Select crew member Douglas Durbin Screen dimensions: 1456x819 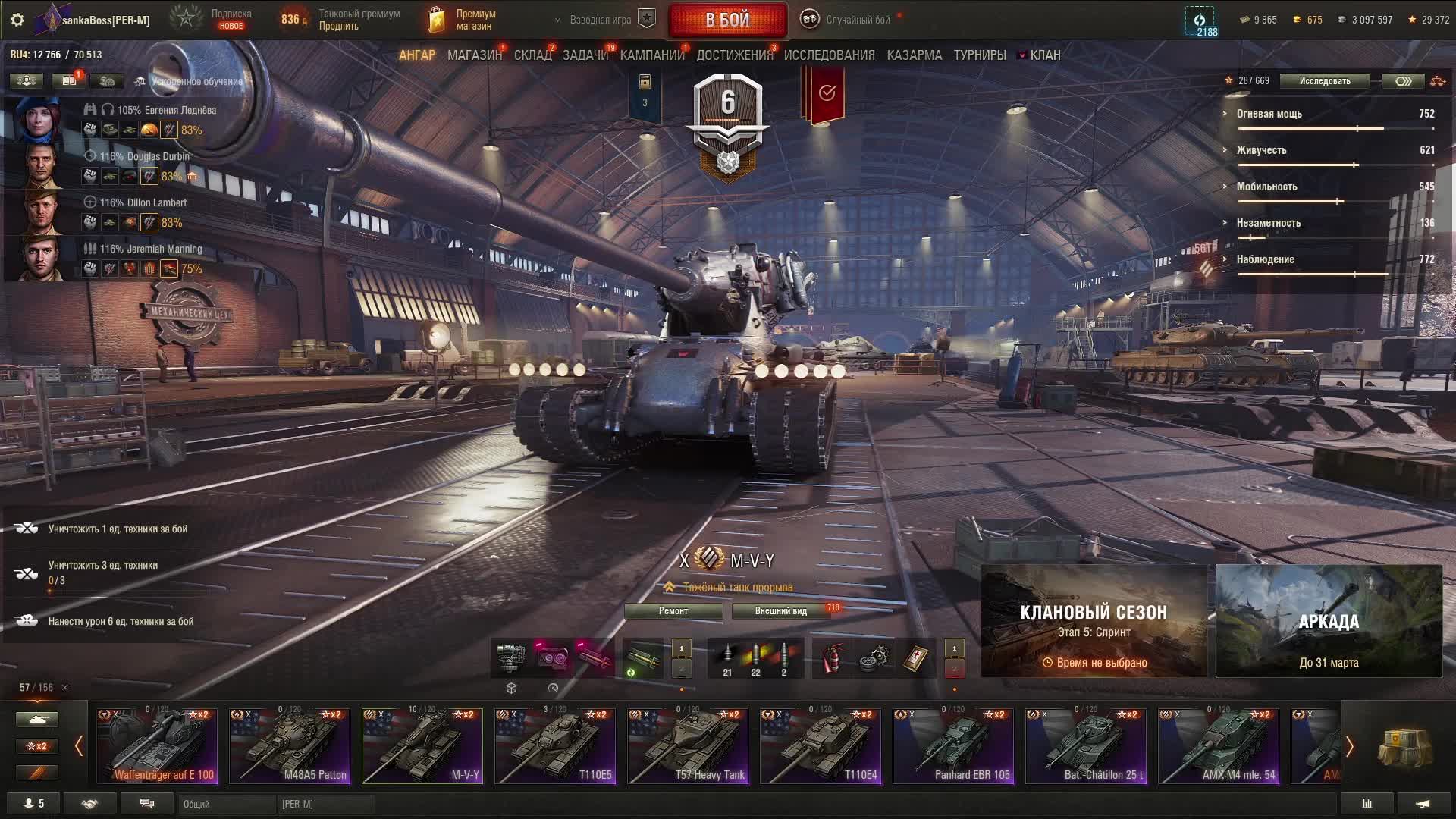[x=144, y=157]
